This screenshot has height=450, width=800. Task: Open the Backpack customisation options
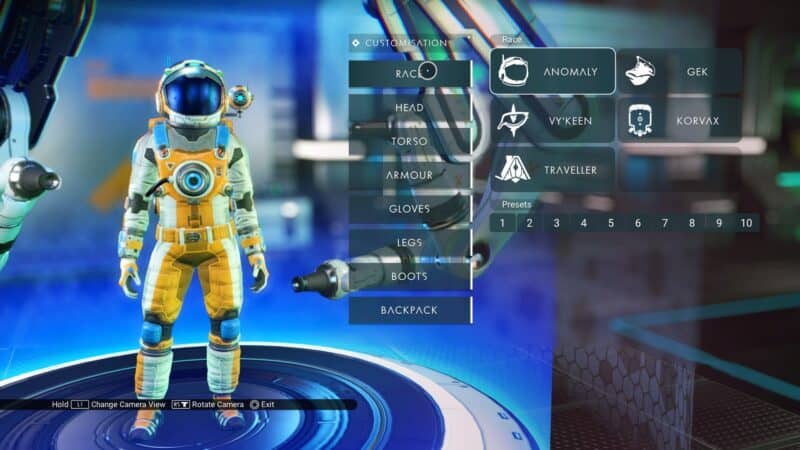(x=409, y=310)
